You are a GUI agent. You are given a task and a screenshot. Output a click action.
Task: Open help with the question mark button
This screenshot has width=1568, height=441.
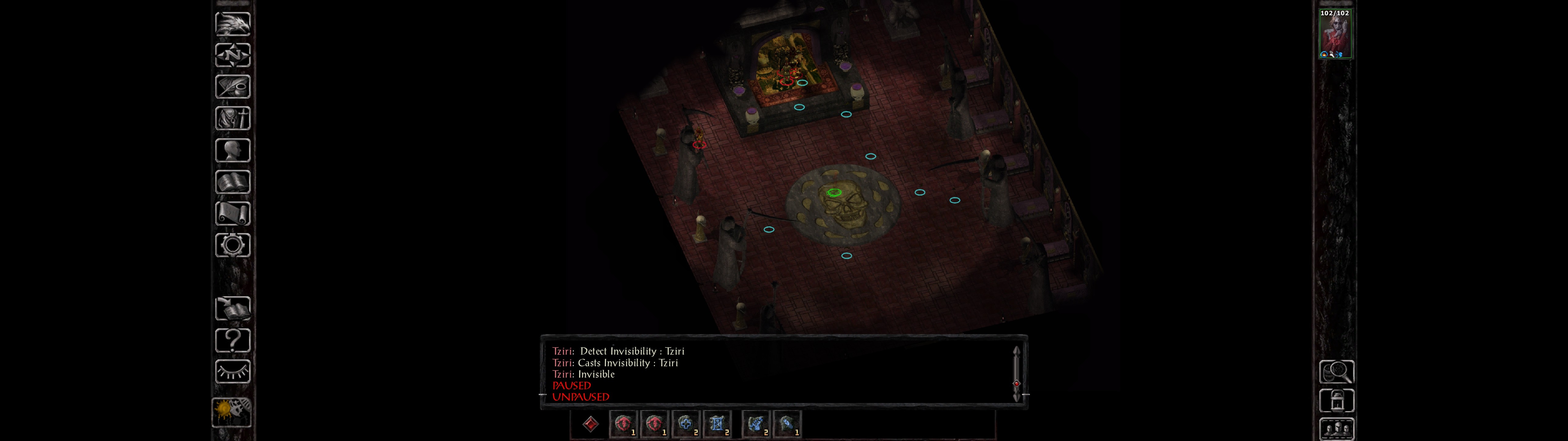[x=232, y=340]
